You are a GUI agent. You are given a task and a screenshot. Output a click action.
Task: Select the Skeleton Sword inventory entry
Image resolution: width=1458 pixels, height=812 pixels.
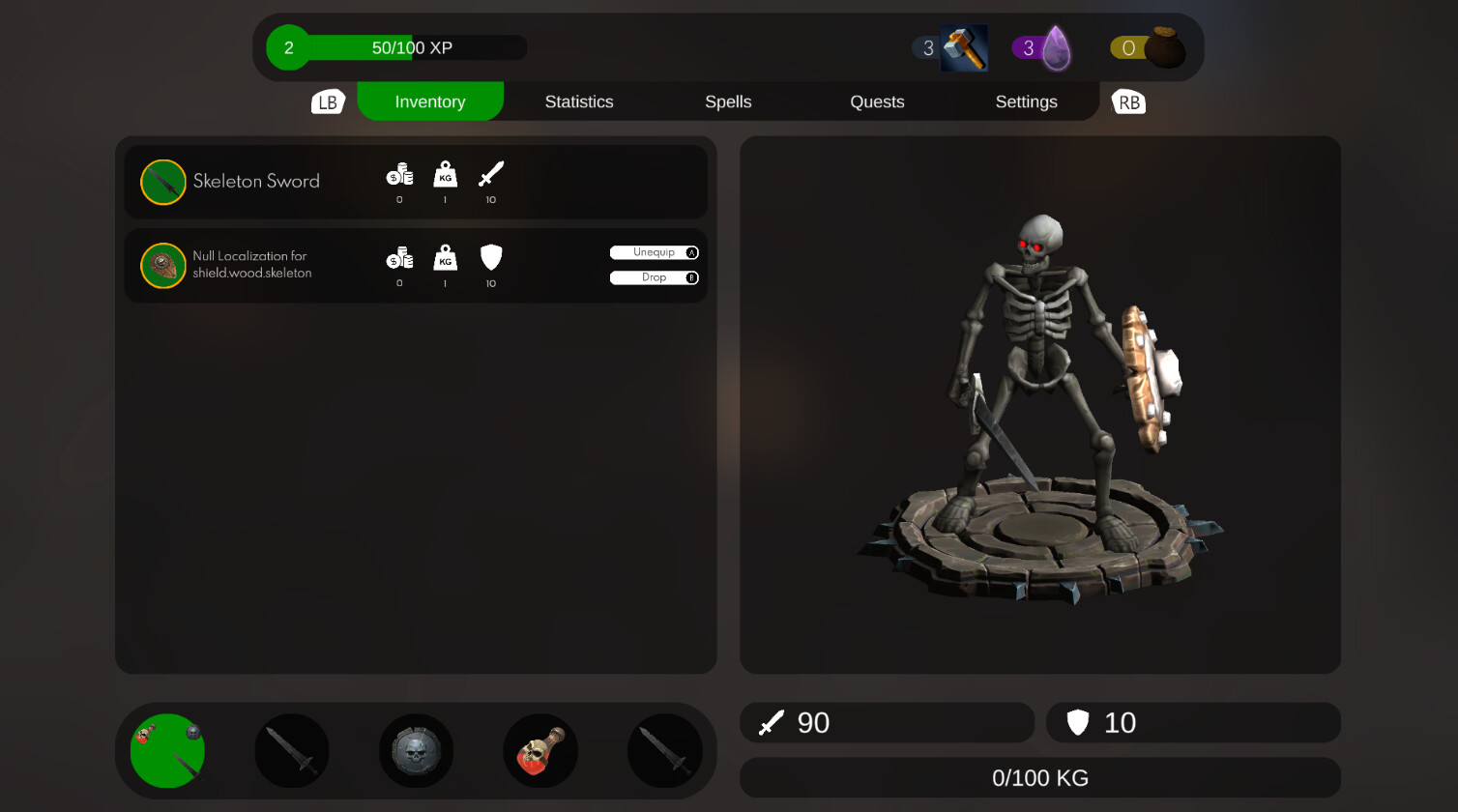pyautogui.click(x=416, y=182)
